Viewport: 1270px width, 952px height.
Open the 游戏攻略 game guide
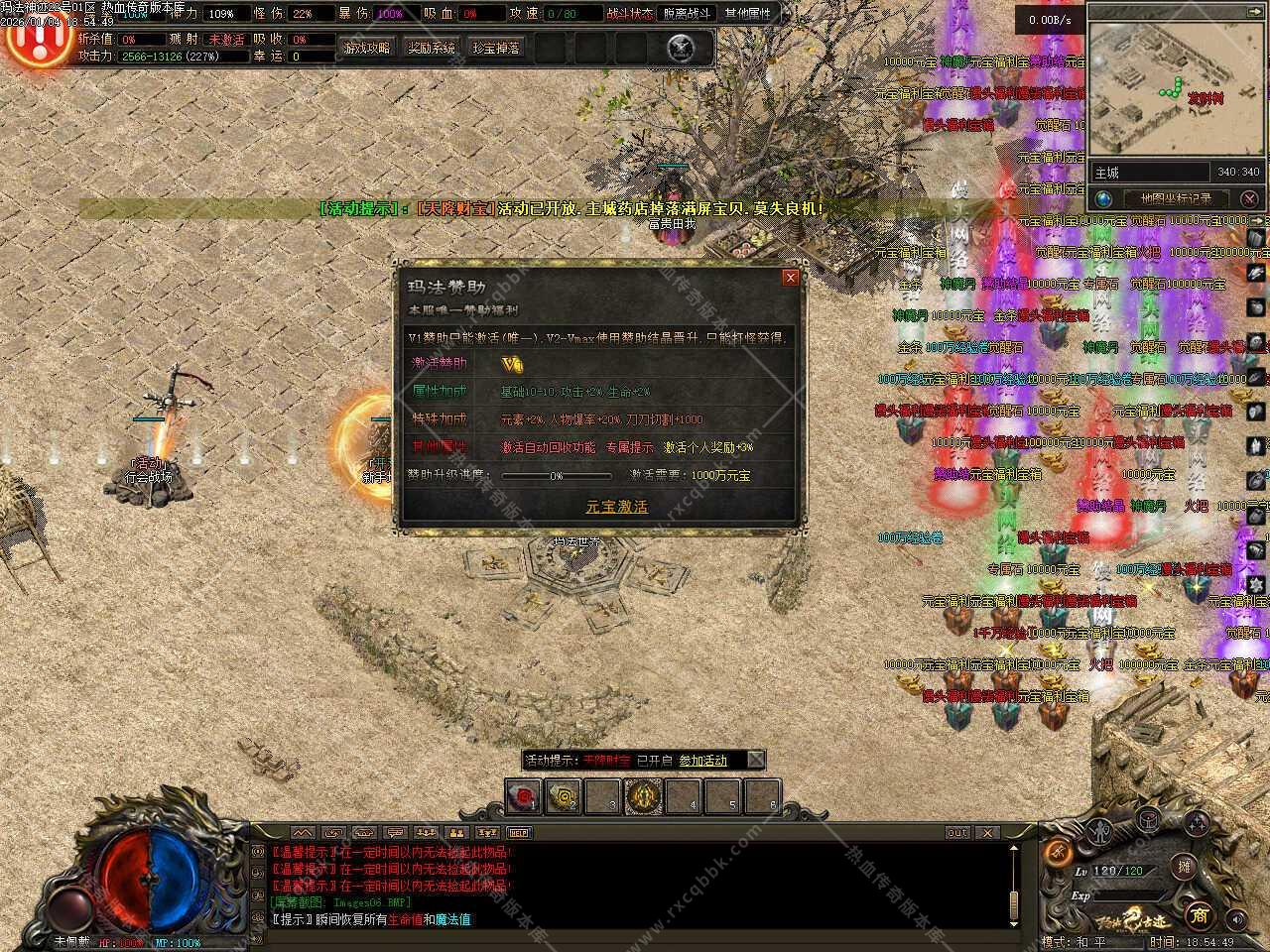coord(366,48)
